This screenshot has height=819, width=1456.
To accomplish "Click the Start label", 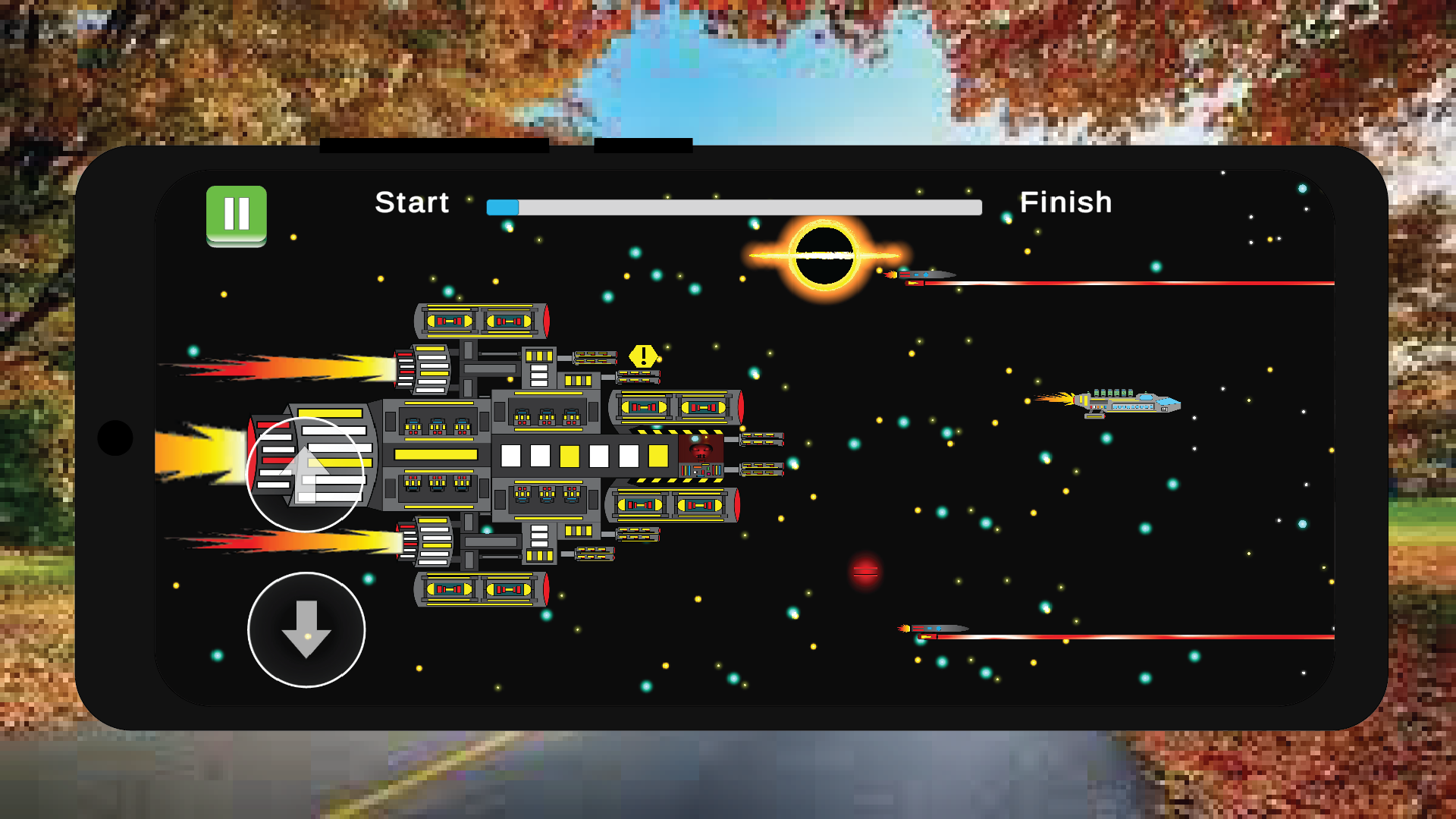I will [x=412, y=202].
